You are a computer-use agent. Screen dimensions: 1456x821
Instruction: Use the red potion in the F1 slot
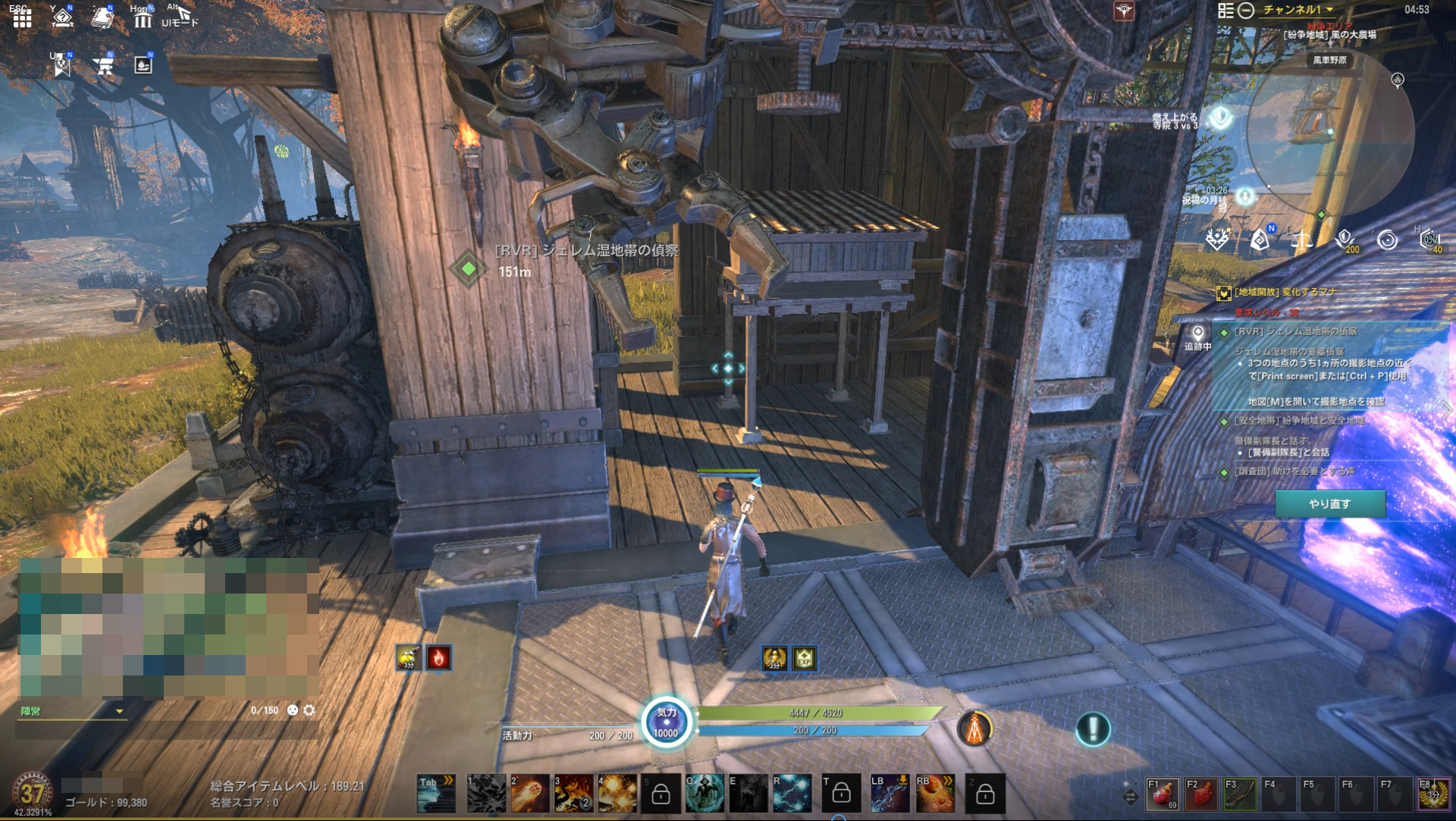[1163, 794]
